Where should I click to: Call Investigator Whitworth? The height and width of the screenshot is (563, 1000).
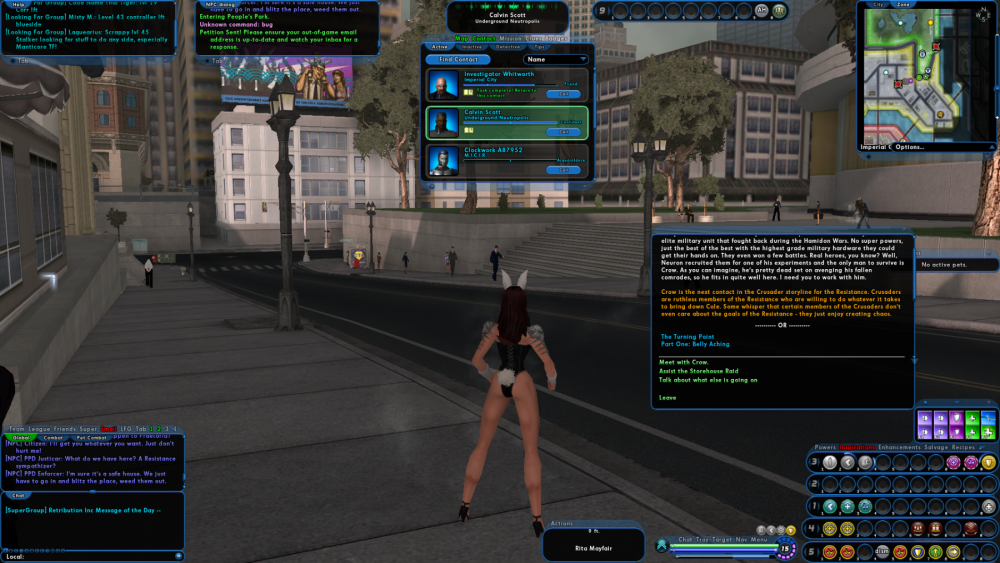click(563, 93)
